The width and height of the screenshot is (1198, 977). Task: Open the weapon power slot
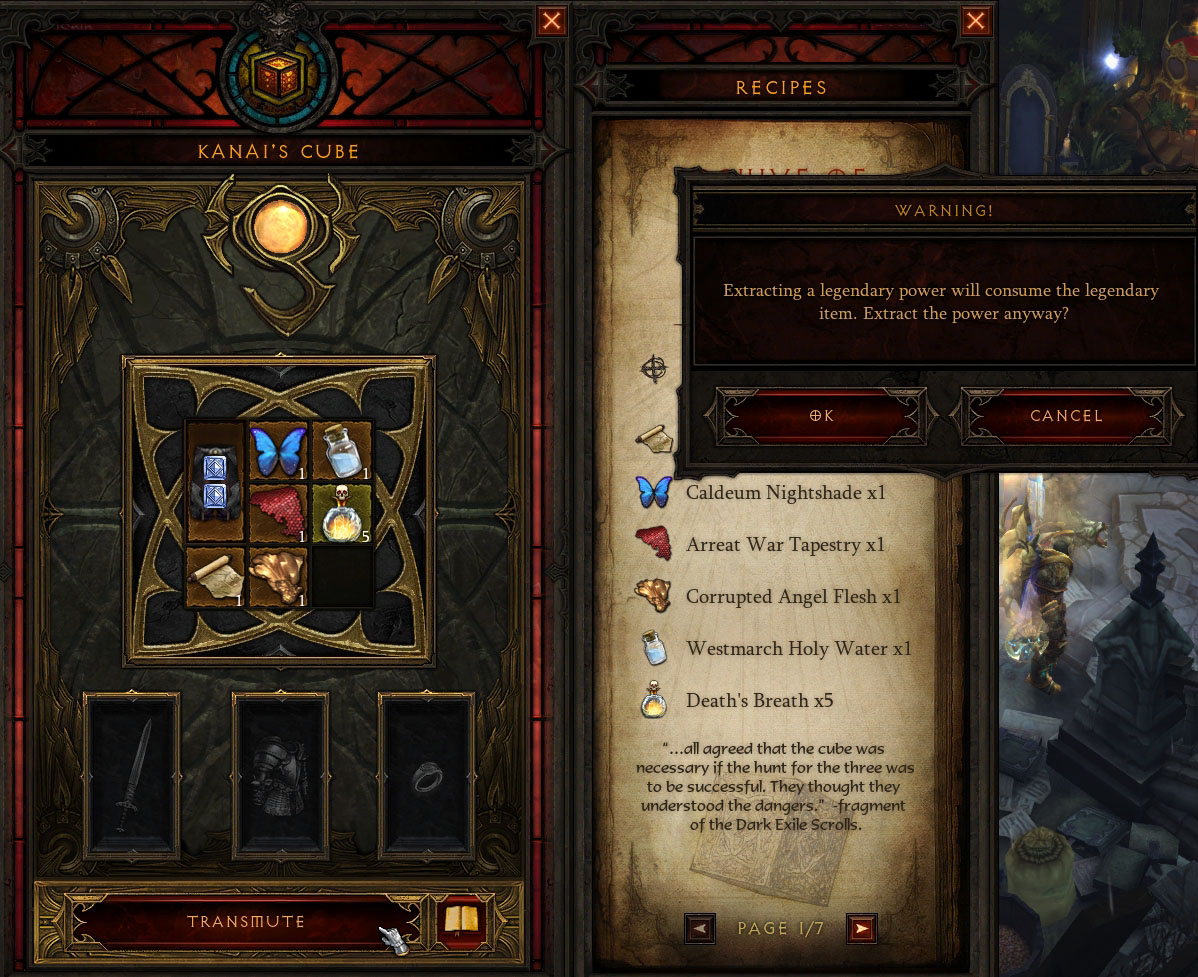click(133, 776)
